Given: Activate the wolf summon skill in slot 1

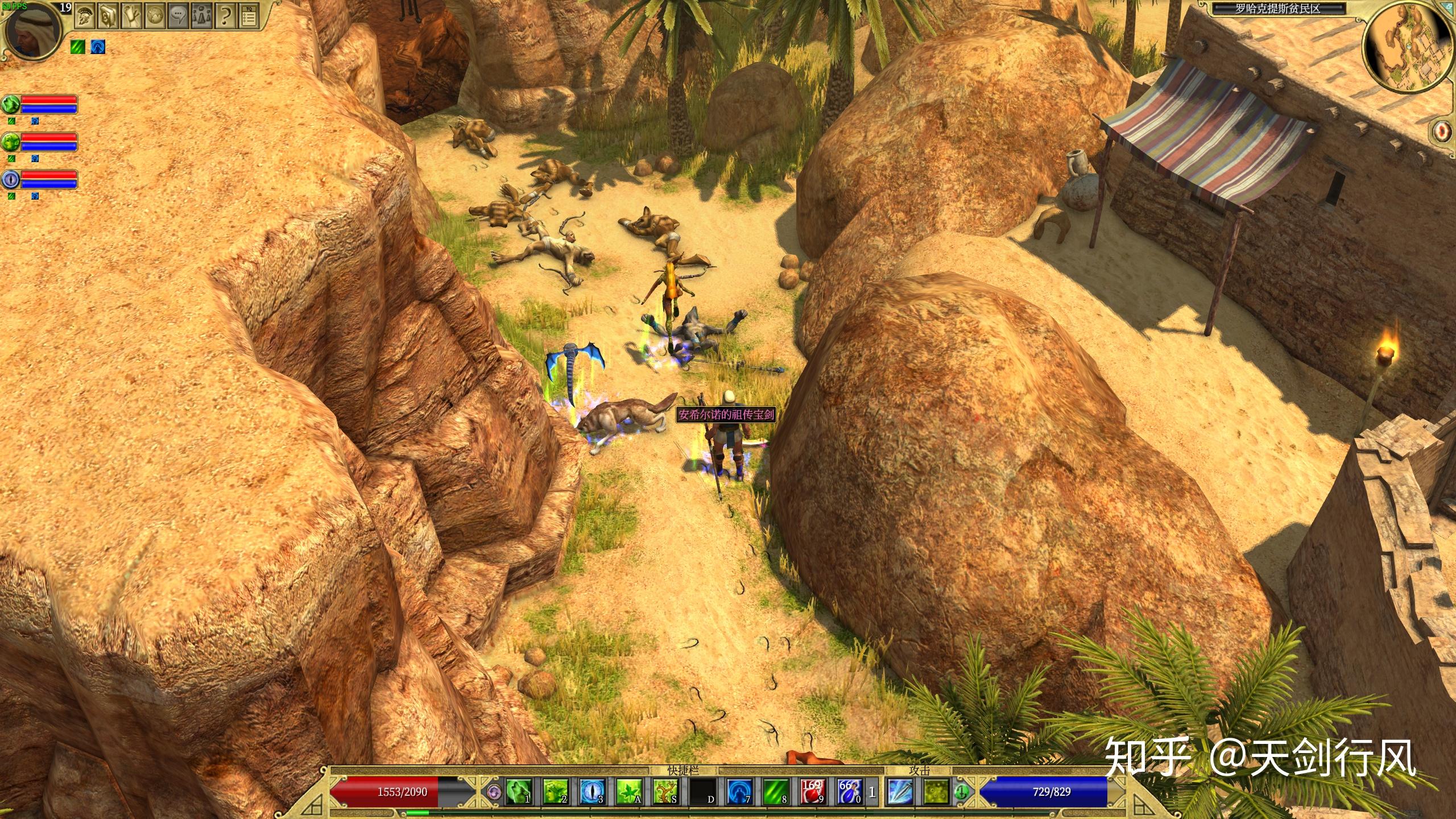Looking at the screenshot, I should 518,792.
